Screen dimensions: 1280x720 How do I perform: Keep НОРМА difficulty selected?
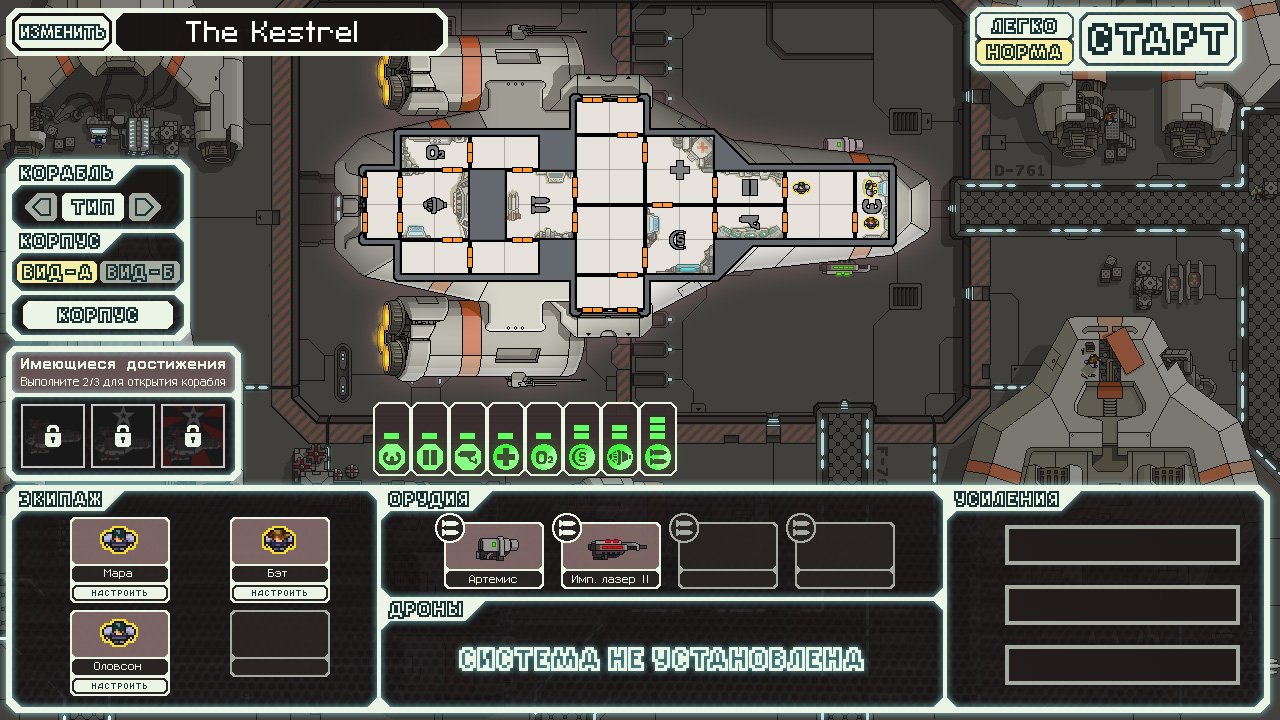click(1022, 50)
